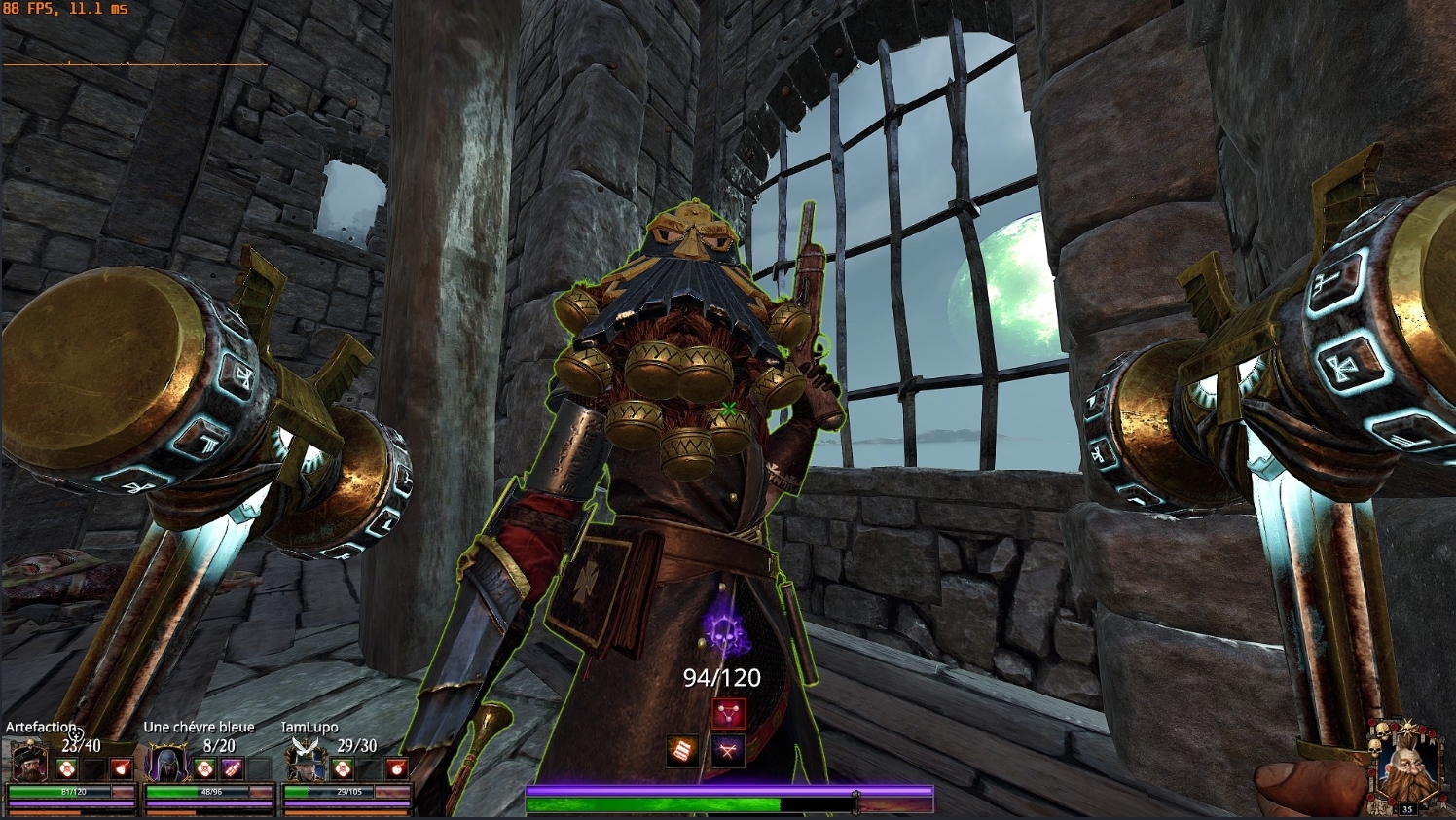Select IamLupo's red bomb slot

click(x=396, y=769)
